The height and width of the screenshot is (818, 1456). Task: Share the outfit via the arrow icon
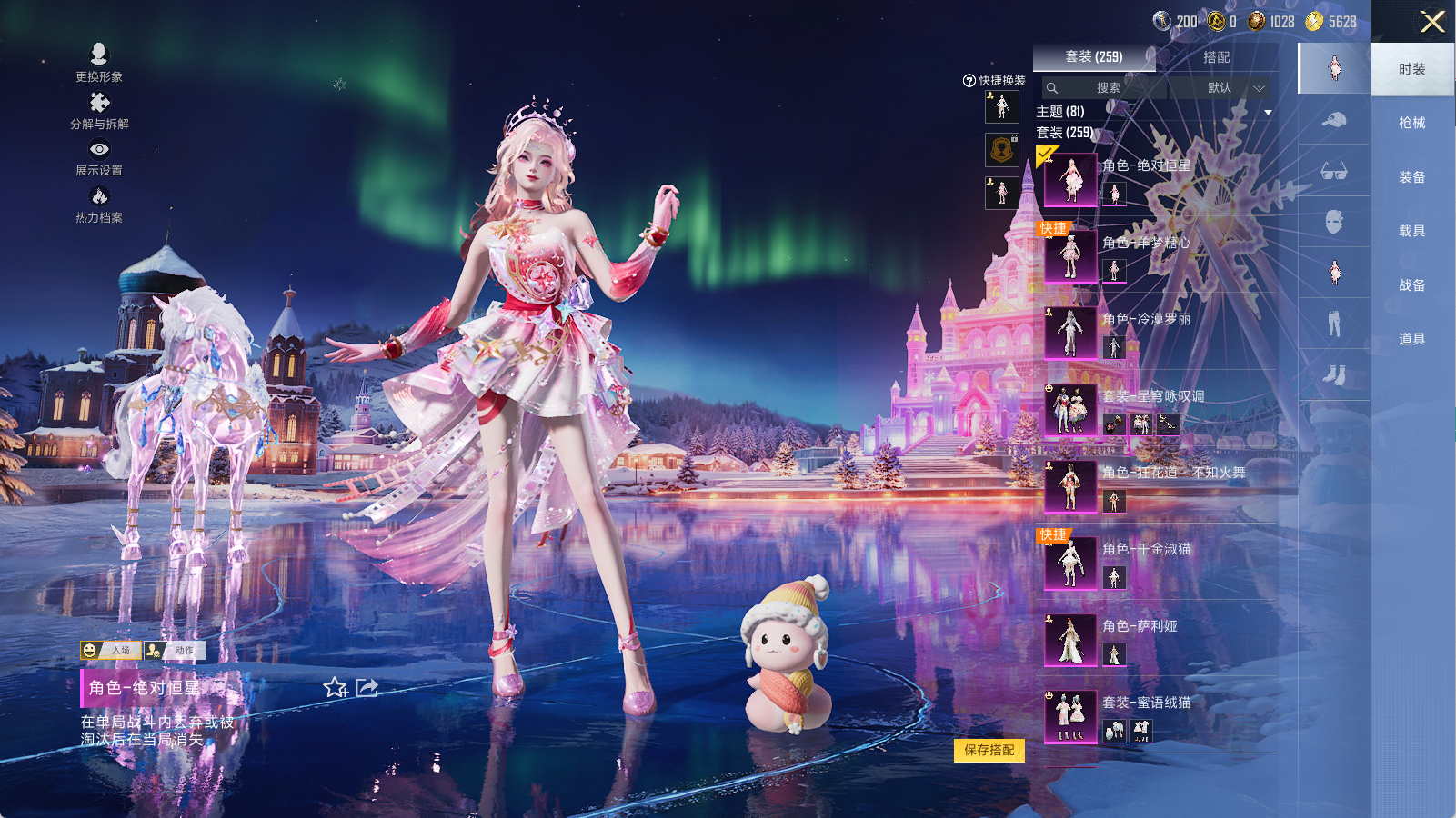point(367,688)
